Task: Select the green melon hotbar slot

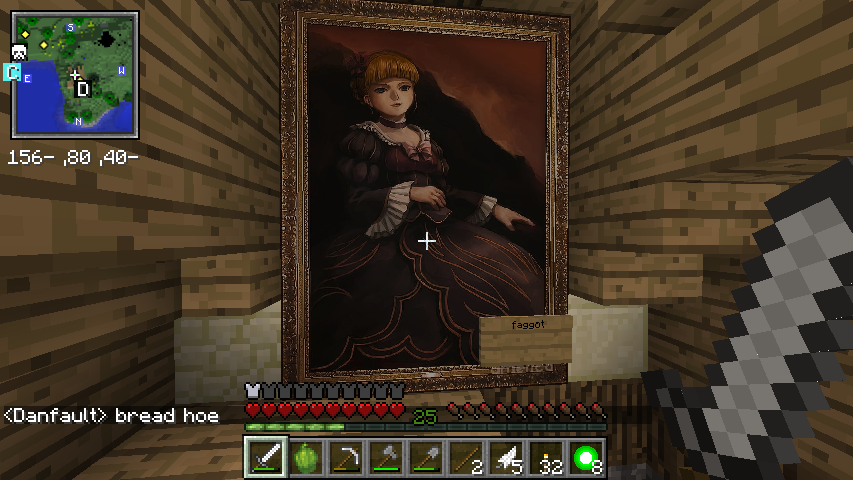Action: click(x=305, y=459)
